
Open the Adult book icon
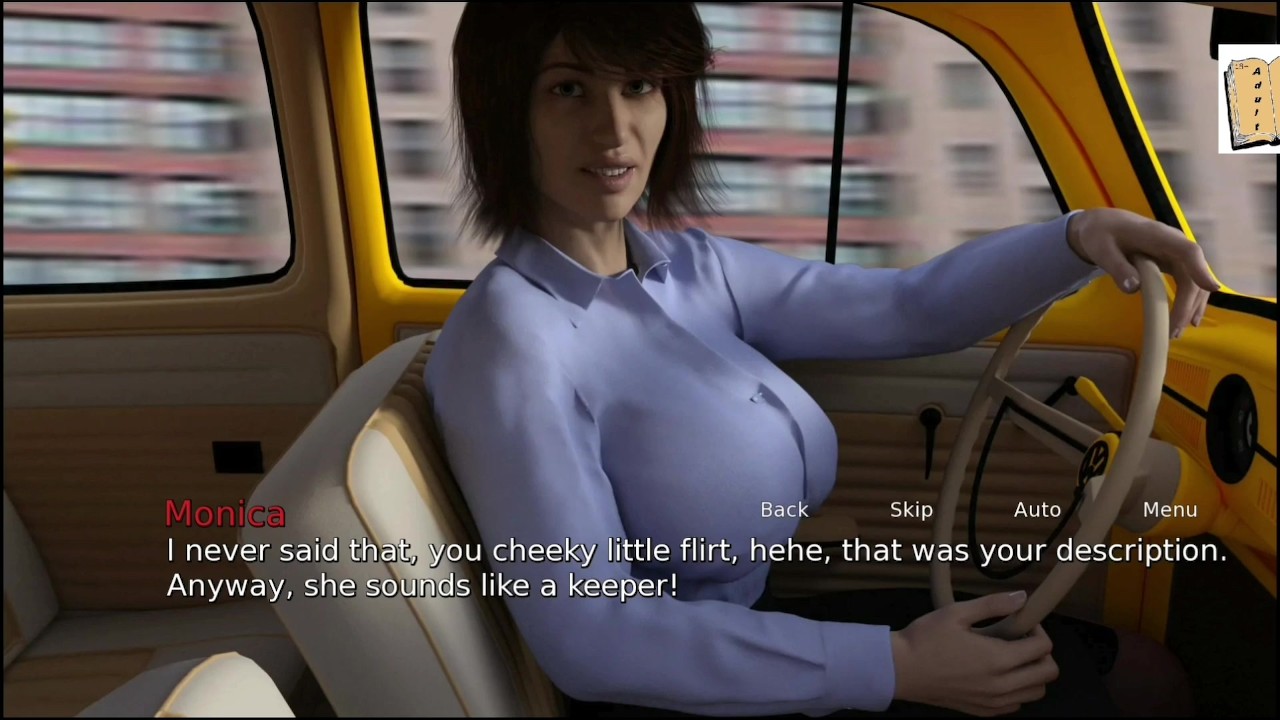coord(1249,101)
